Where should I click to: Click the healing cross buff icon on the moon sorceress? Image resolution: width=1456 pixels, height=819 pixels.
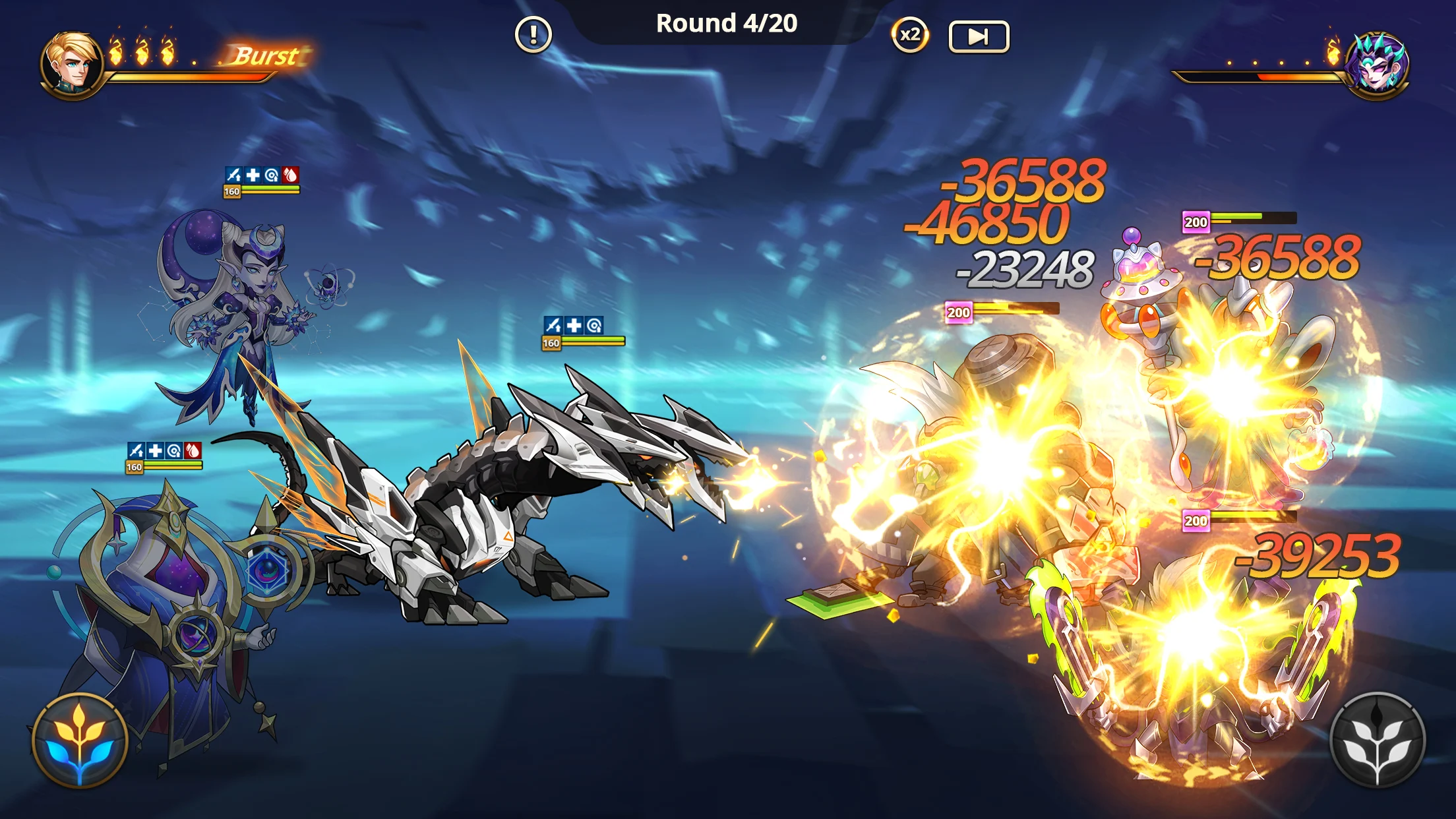click(253, 175)
